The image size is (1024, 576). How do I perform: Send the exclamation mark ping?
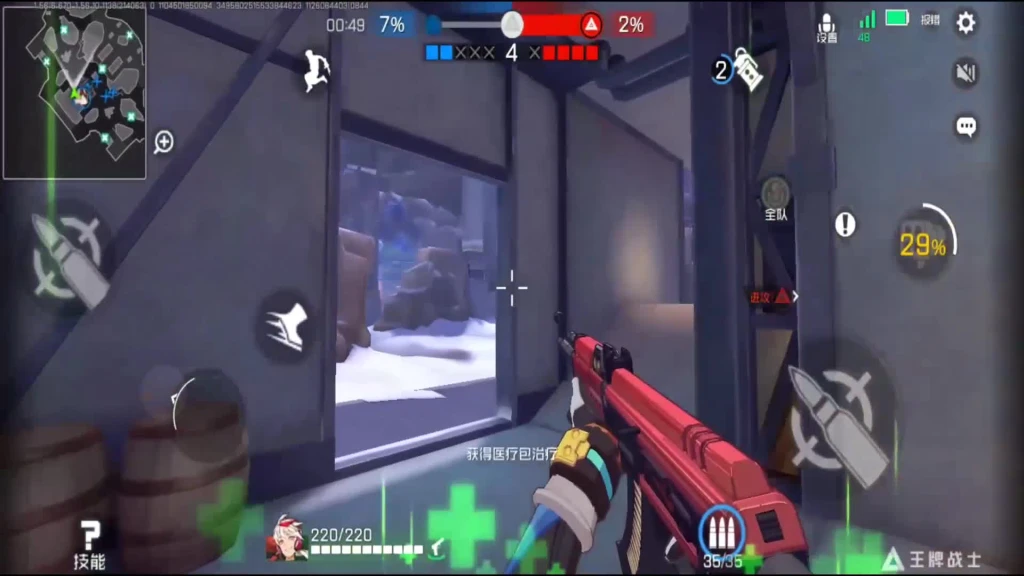(x=845, y=224)
